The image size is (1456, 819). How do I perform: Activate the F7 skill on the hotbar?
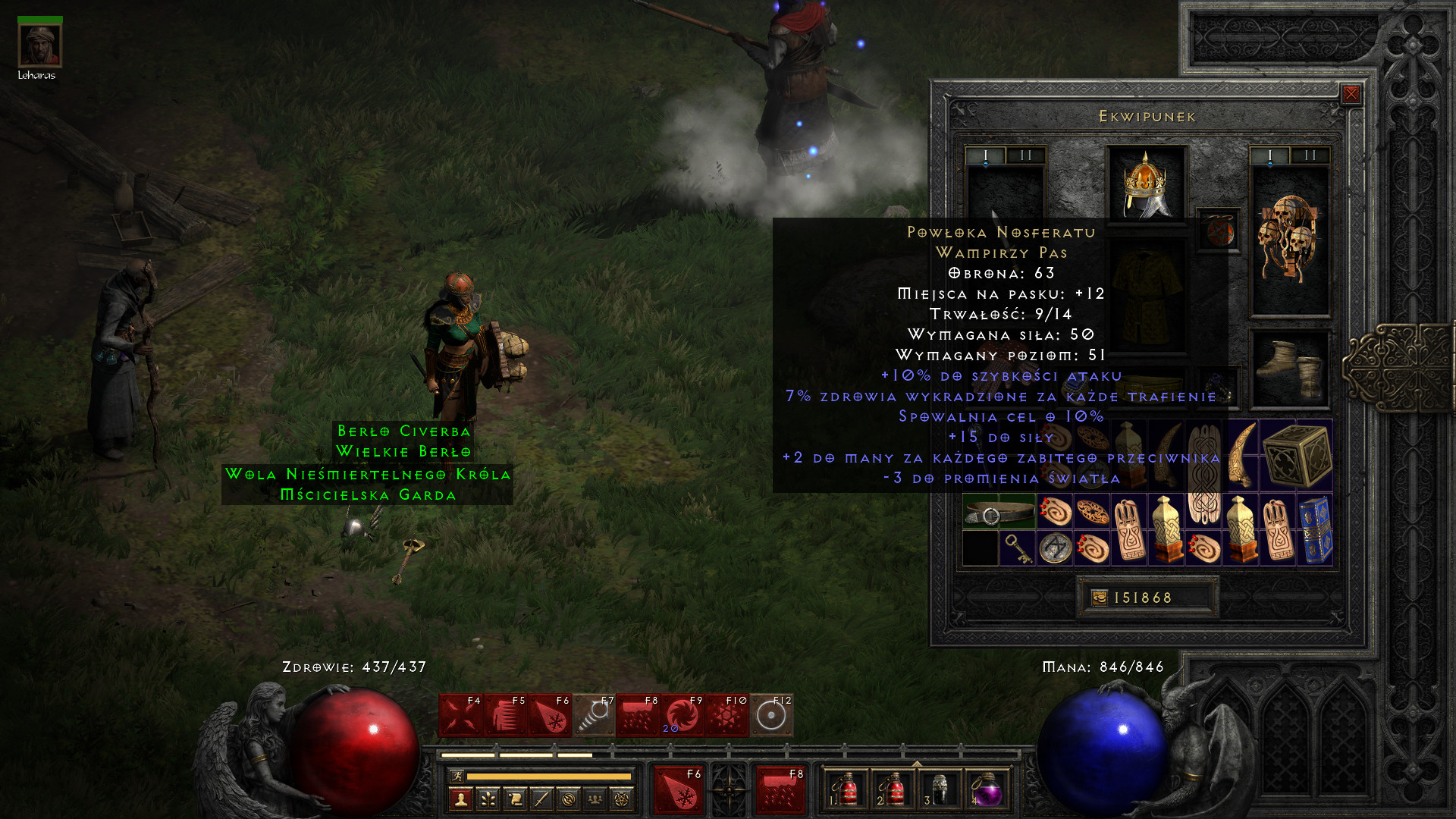(x=594, y=715)
